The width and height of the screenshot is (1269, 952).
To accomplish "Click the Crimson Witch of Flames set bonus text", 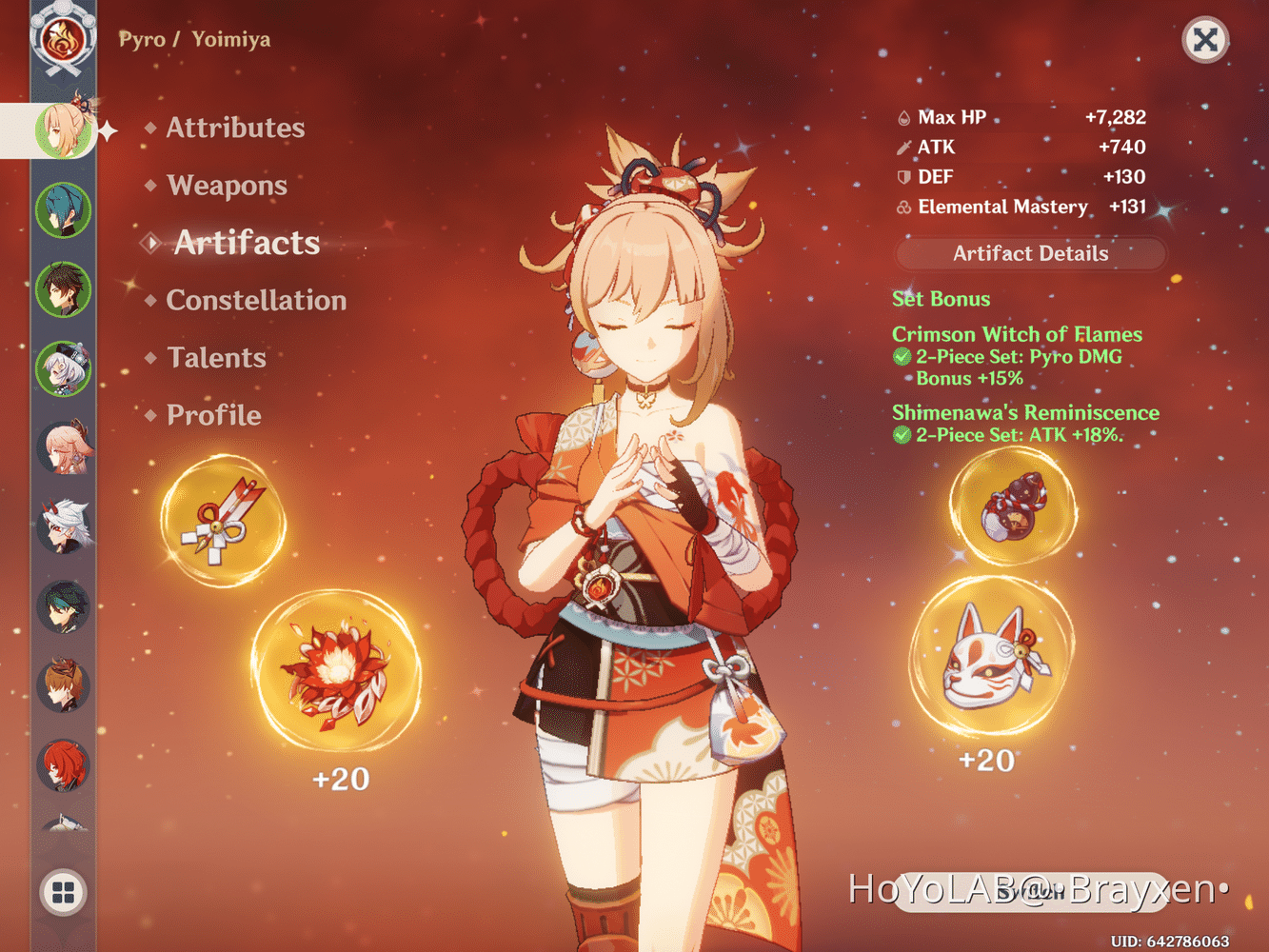I will point(1016,334).
